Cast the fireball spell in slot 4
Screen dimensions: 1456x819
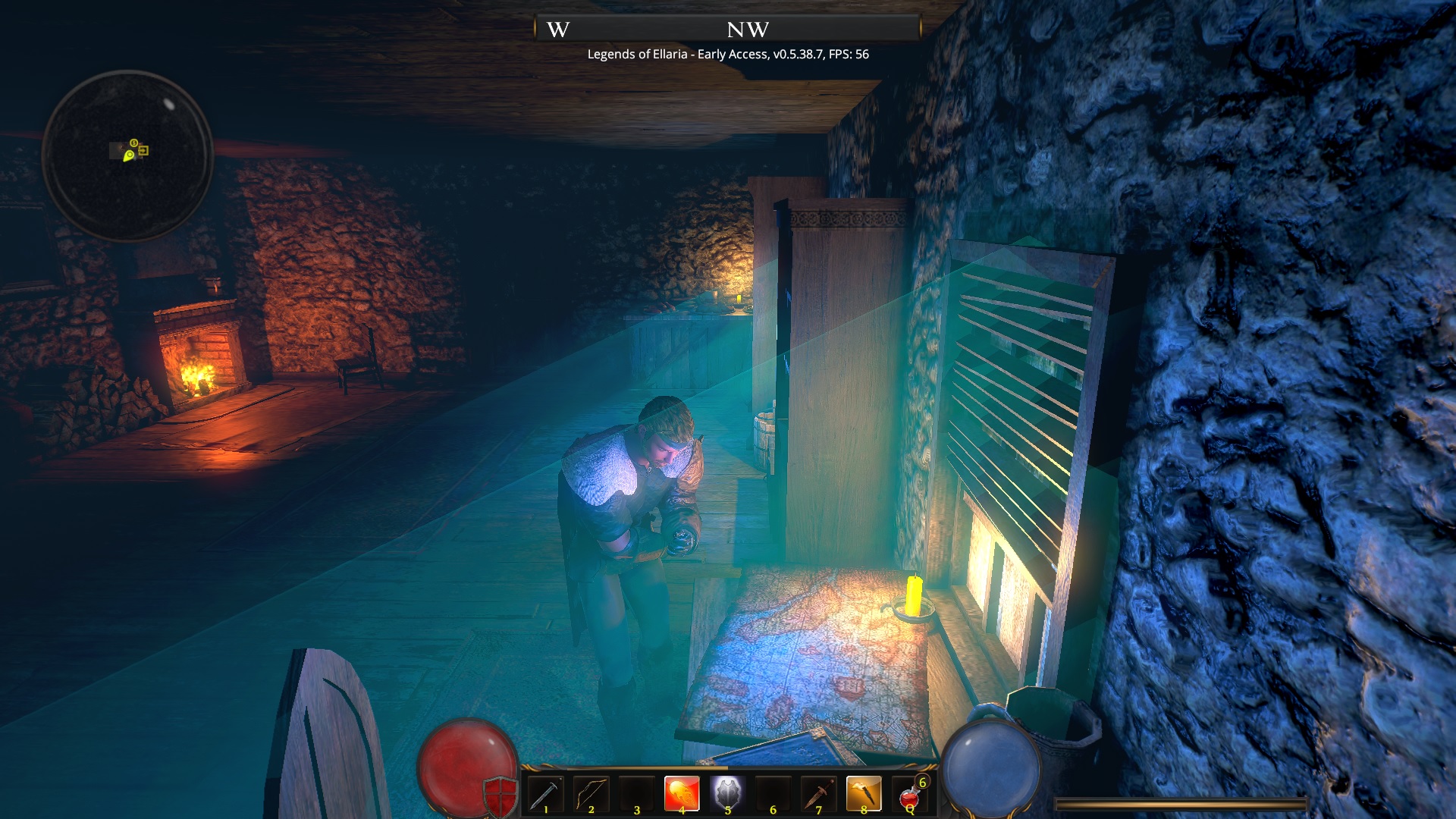682,792
